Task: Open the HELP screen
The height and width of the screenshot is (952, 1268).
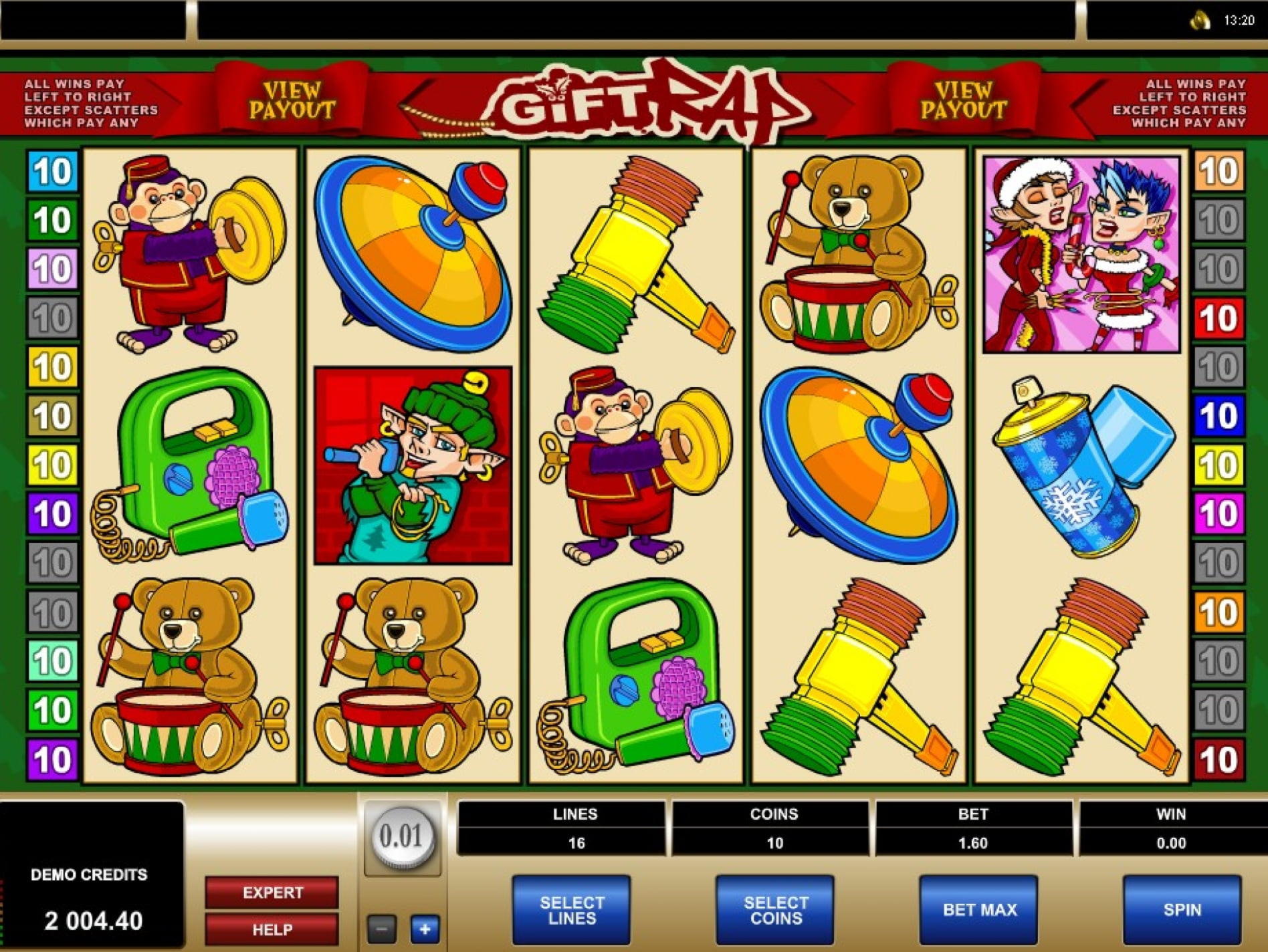Action: point(270,929)
